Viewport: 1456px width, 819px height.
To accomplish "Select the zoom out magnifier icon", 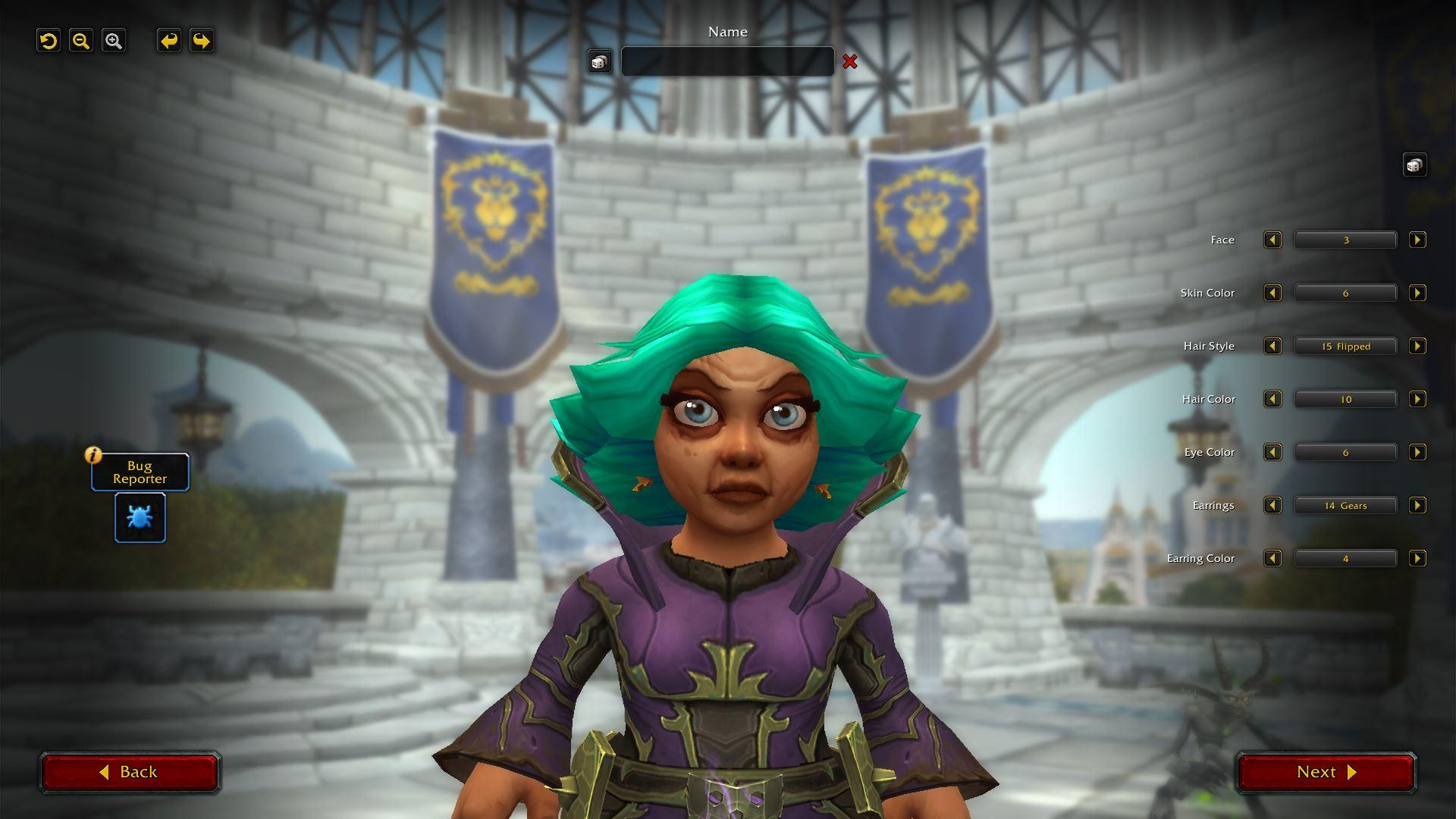I will coord(81,41).
